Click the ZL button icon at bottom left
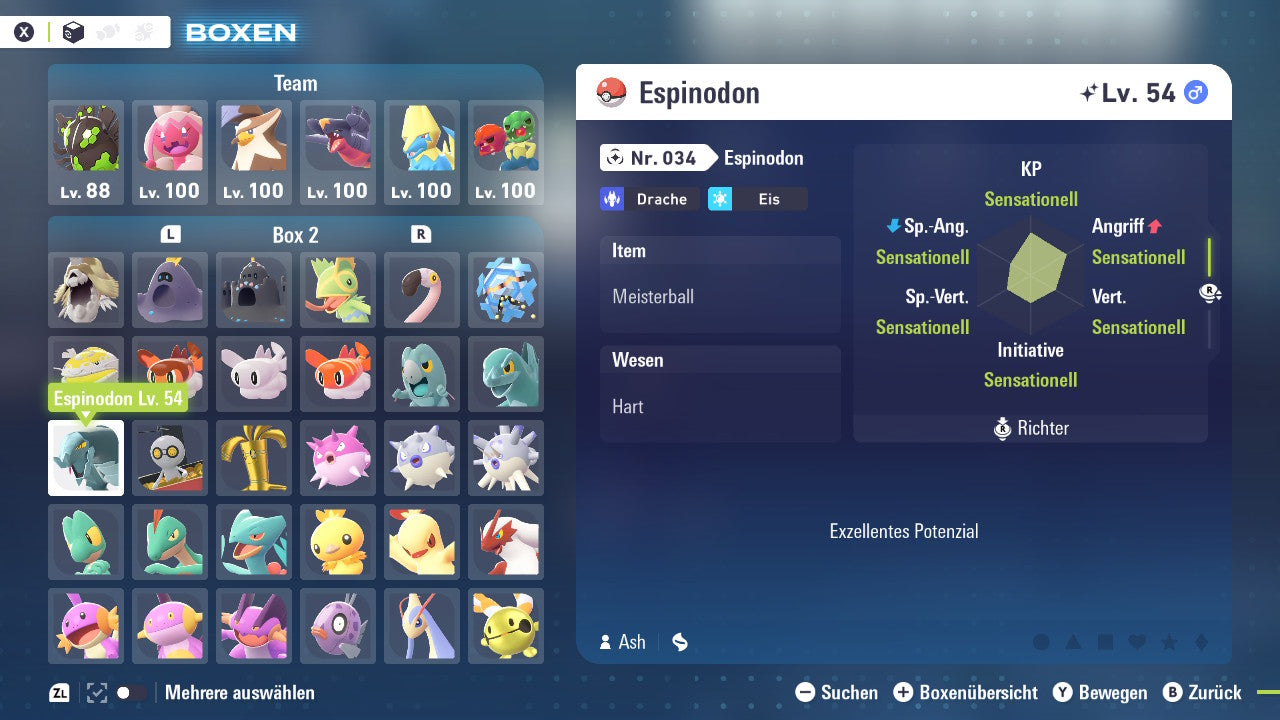The image size is (1280, 720). tap(58, 692)
